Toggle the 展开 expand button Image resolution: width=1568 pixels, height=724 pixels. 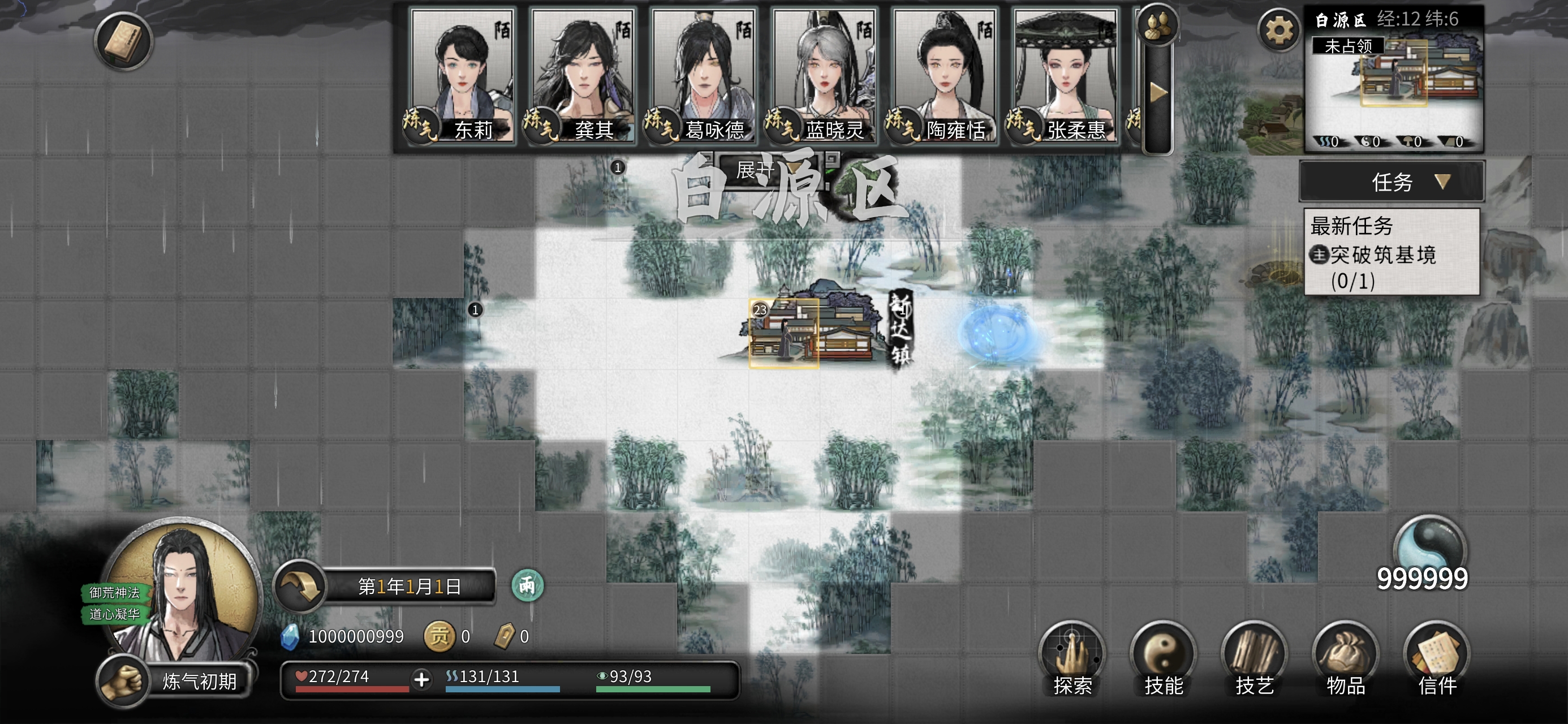pos(755,170)
